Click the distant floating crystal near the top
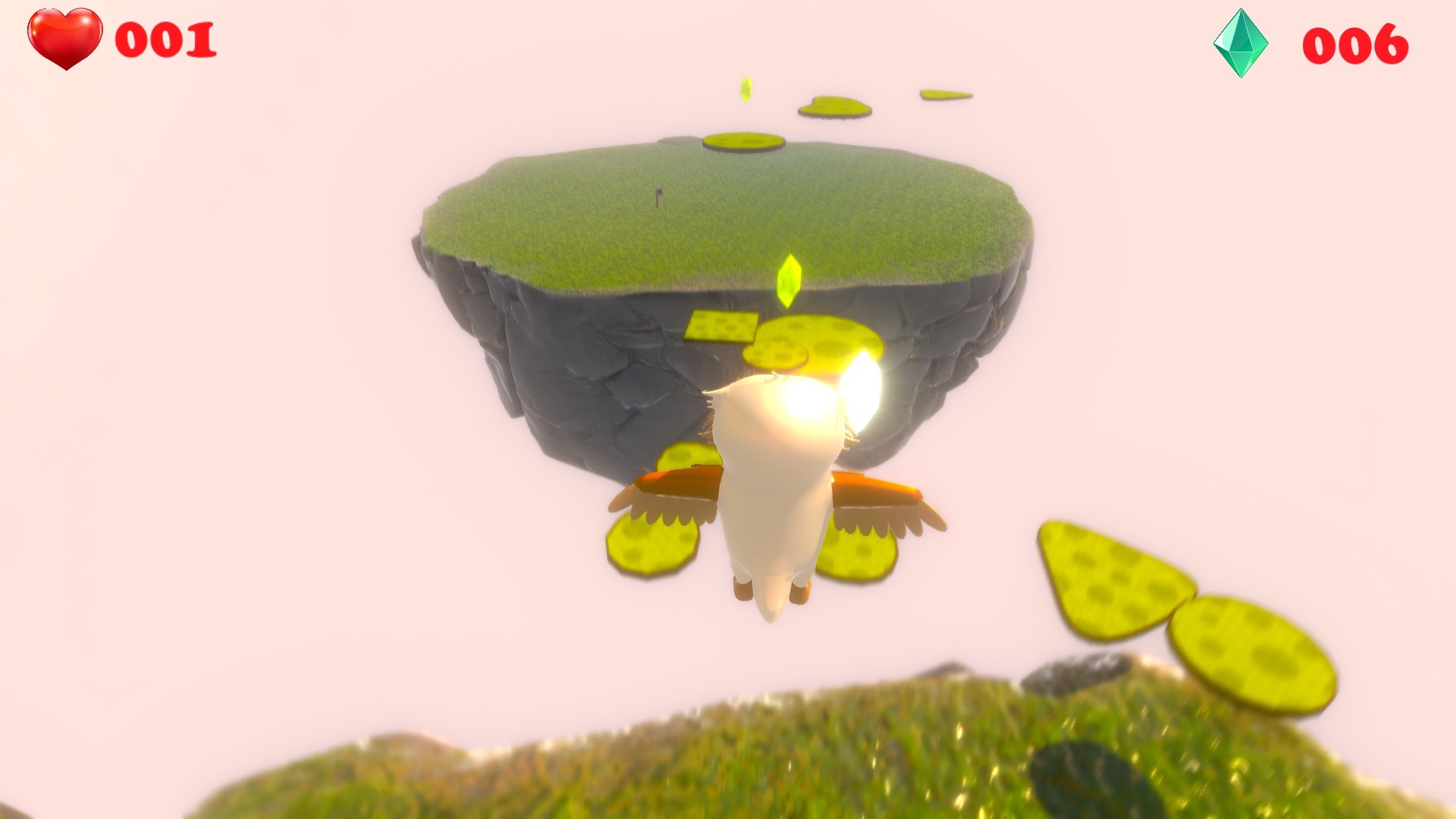 click(748, 89)
